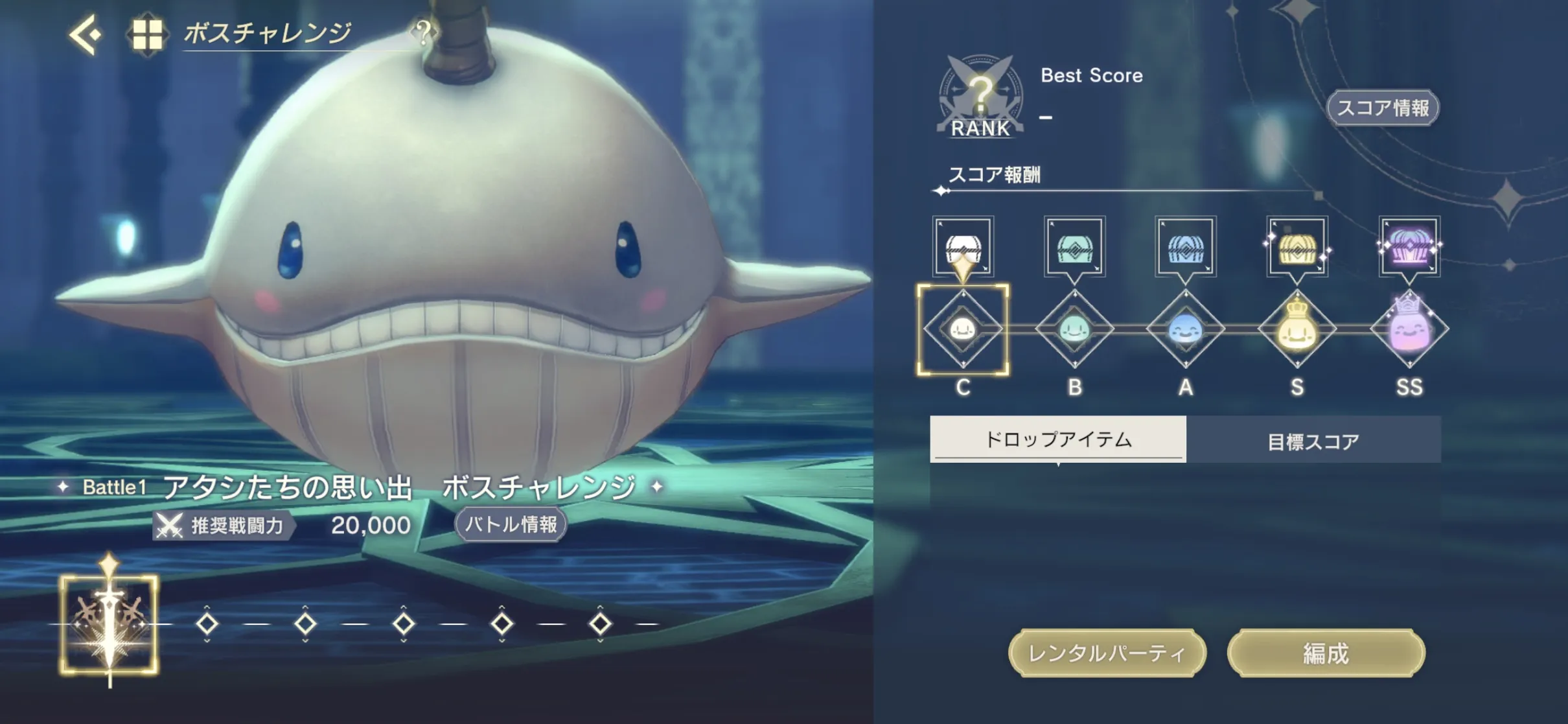Switch to the ドロップアイテム tab
This screenshot has height=724, width=1568.
[x=1058, y=439]
